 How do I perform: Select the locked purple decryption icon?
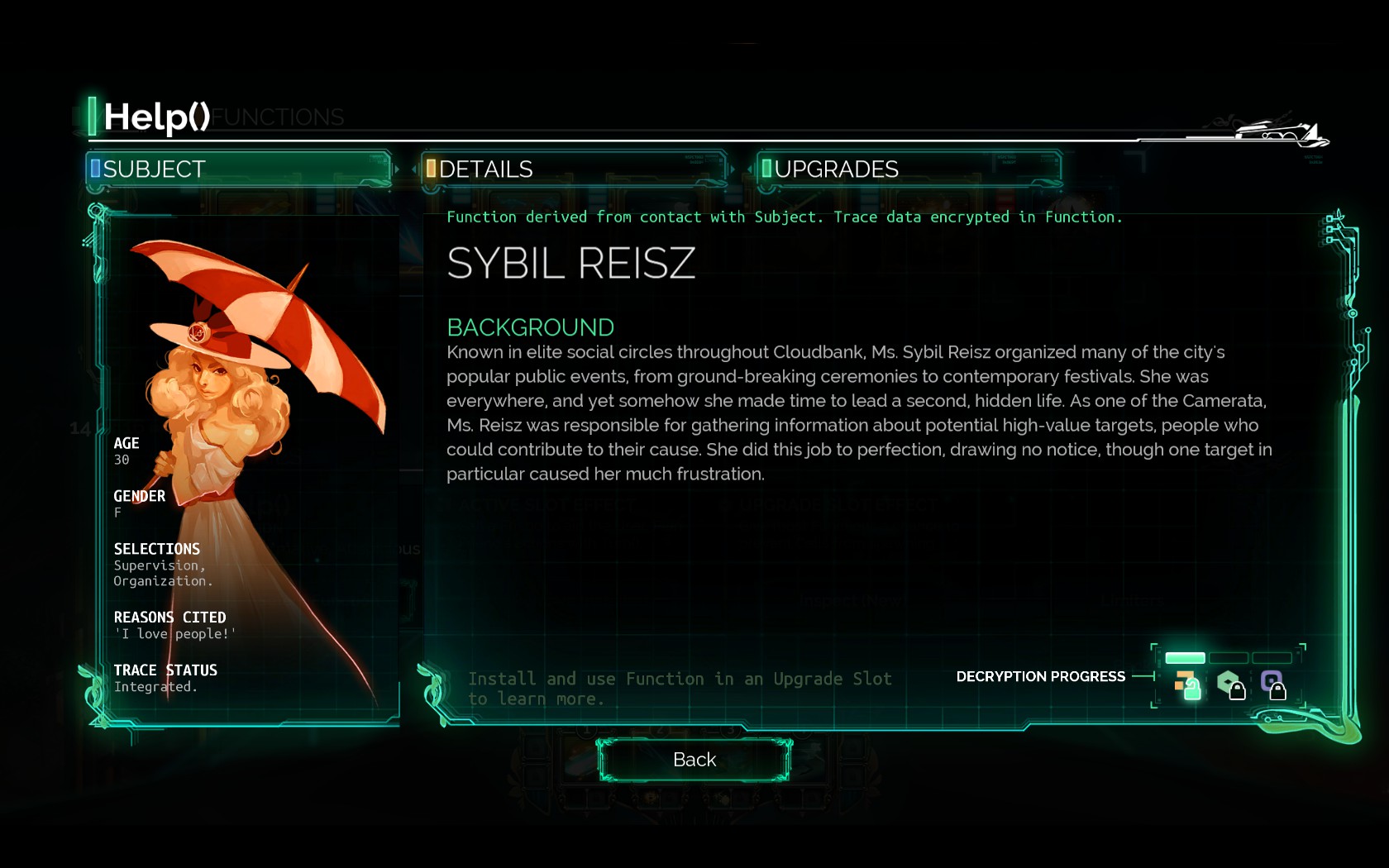[1273, 684]
